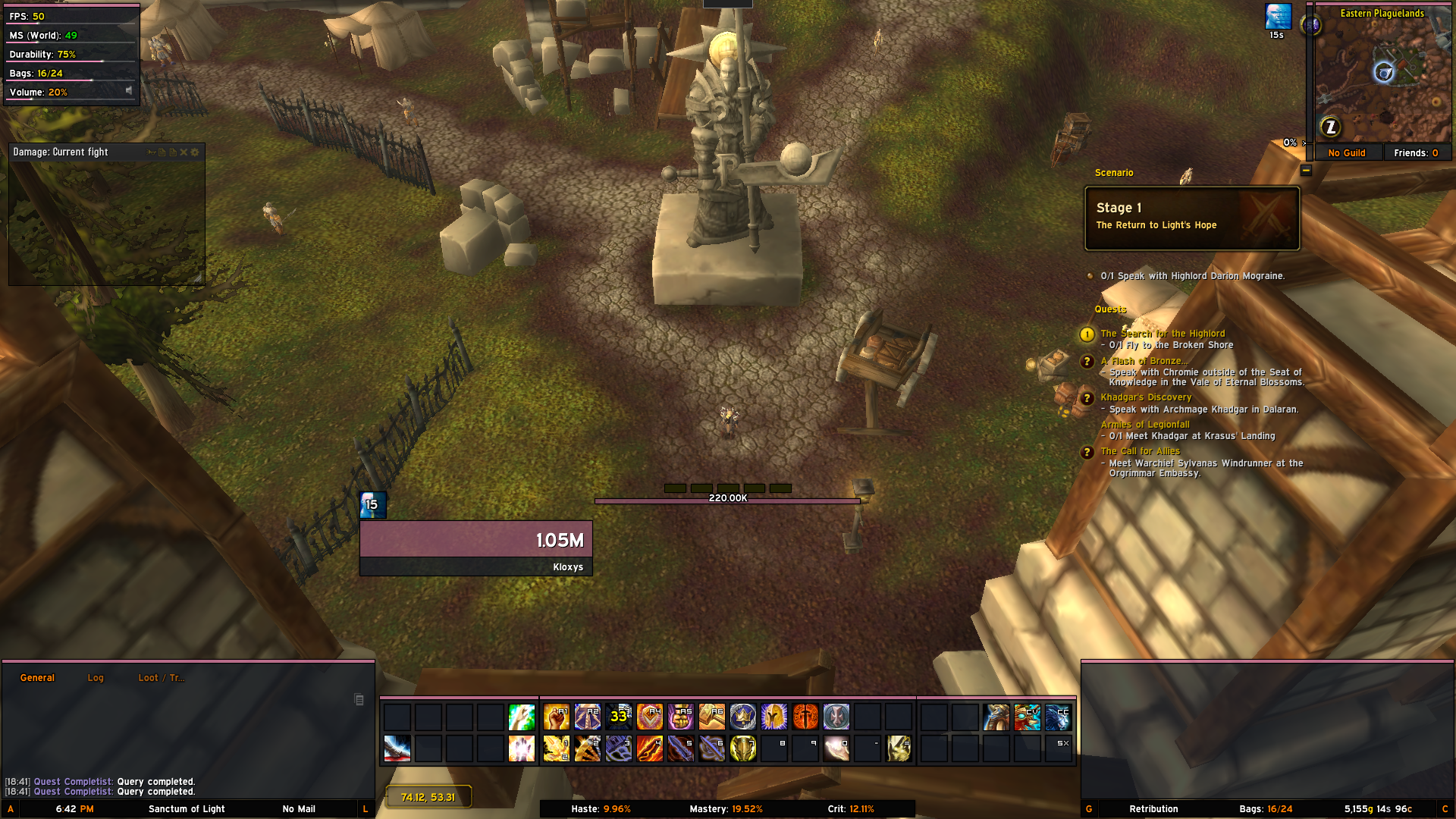Select The Search for the Highlord quest
The height and width of the screenshot is (819, 1456).
point(1162,334)
